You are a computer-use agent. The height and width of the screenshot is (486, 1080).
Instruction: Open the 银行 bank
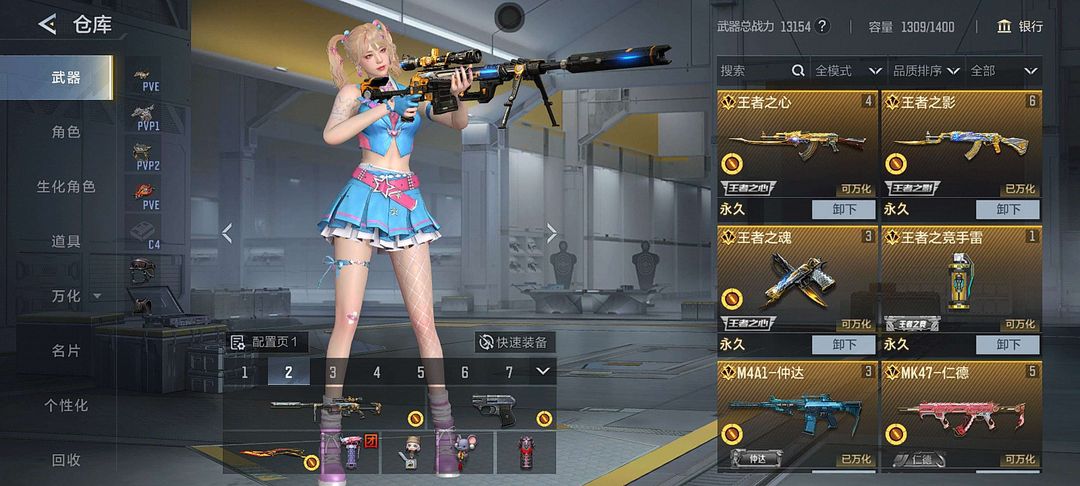1019,26
